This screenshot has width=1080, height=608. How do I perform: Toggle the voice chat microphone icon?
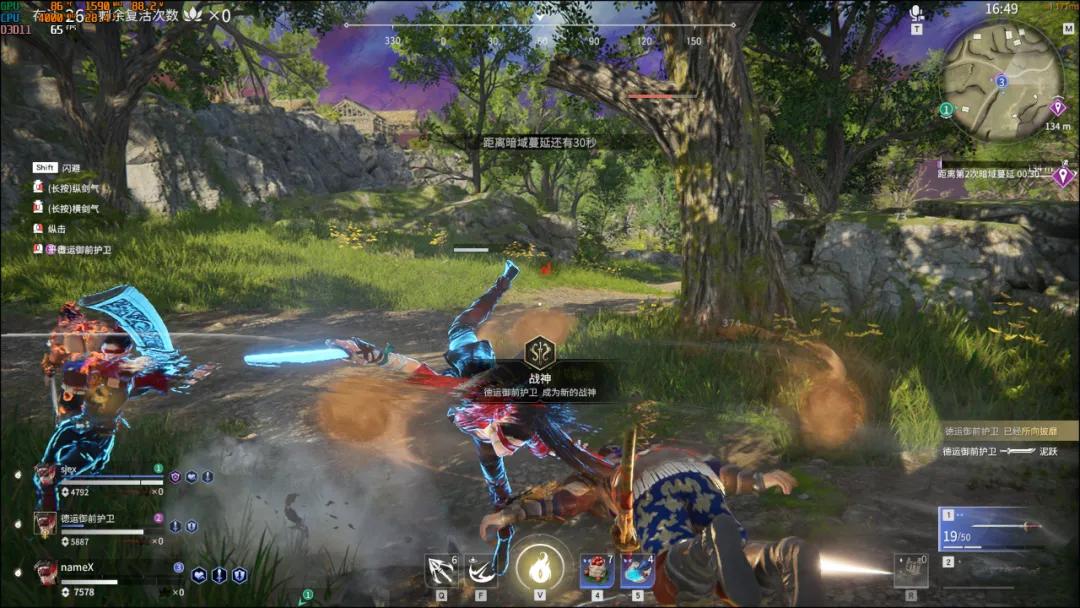coord(916,13)
